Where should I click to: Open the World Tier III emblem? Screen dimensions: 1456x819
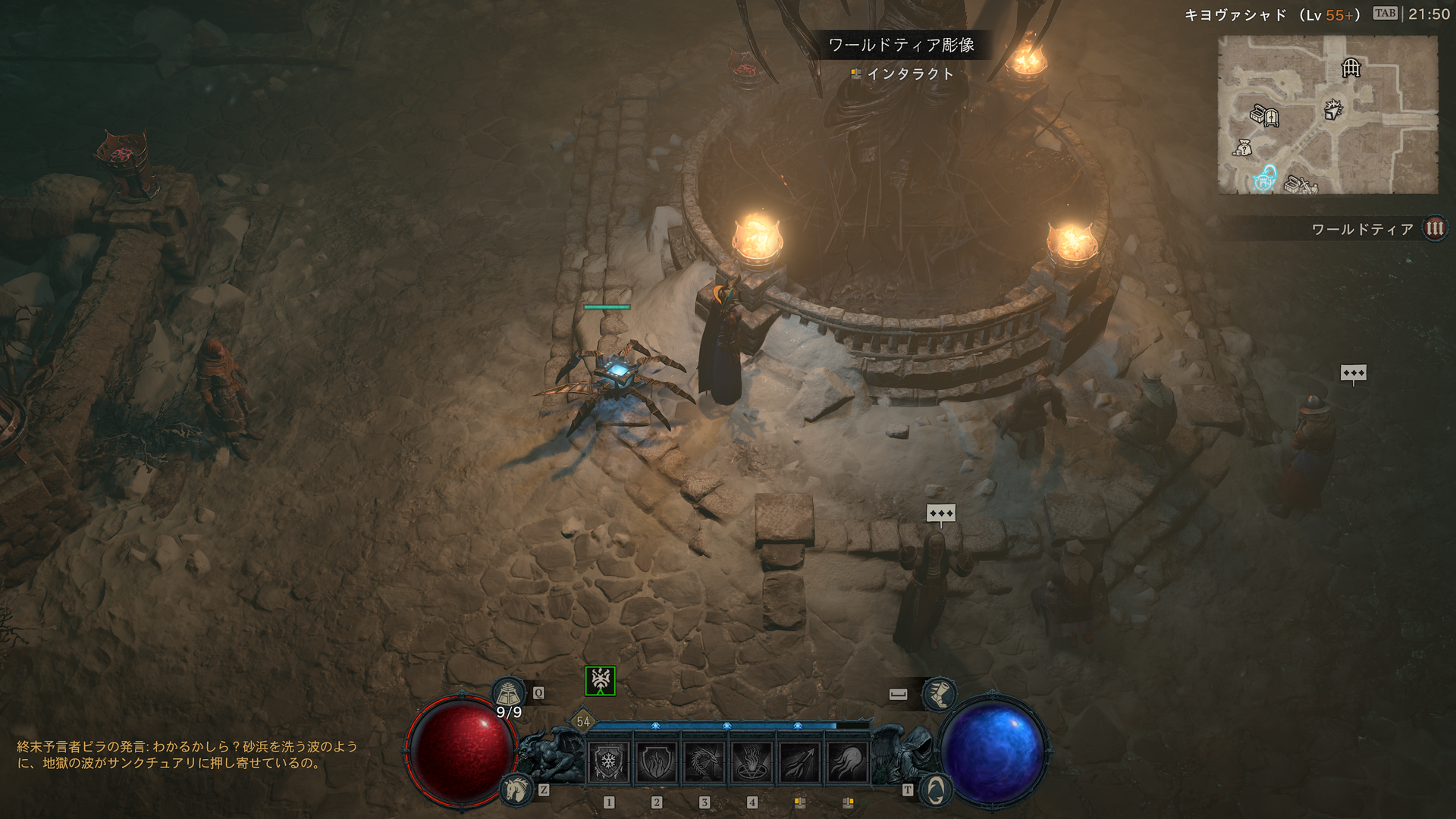pyautogui.click(x=1435, y=229)
